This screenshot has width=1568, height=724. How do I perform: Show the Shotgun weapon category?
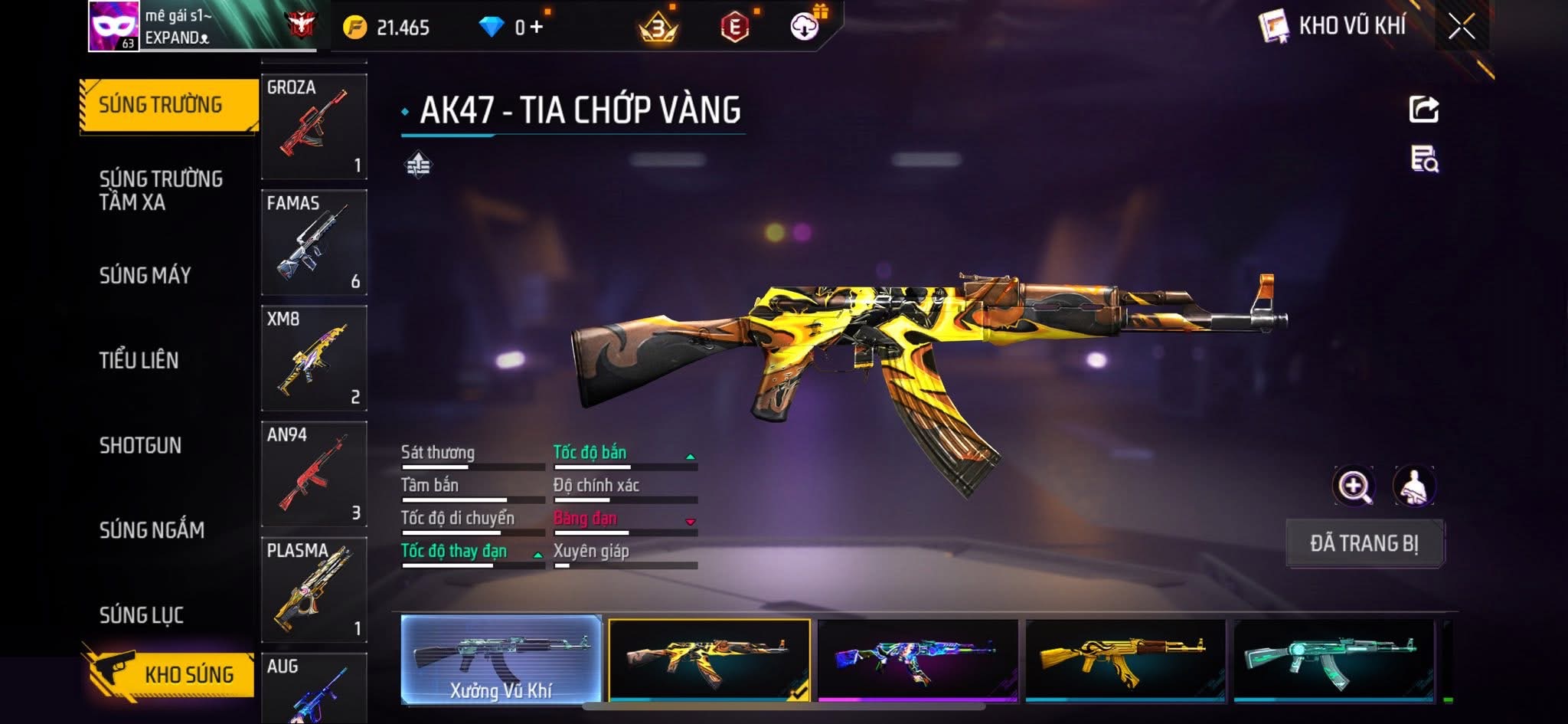pyautogui.click(x=140, y=445)
